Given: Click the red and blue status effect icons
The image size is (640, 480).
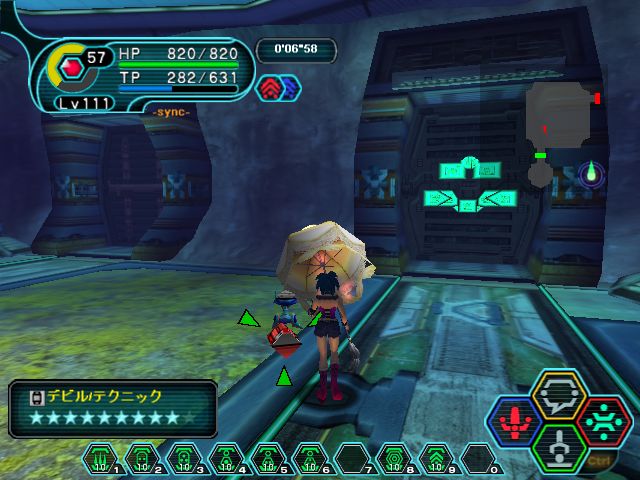Looking at the screenshot, I should click(x=279, y=88).
